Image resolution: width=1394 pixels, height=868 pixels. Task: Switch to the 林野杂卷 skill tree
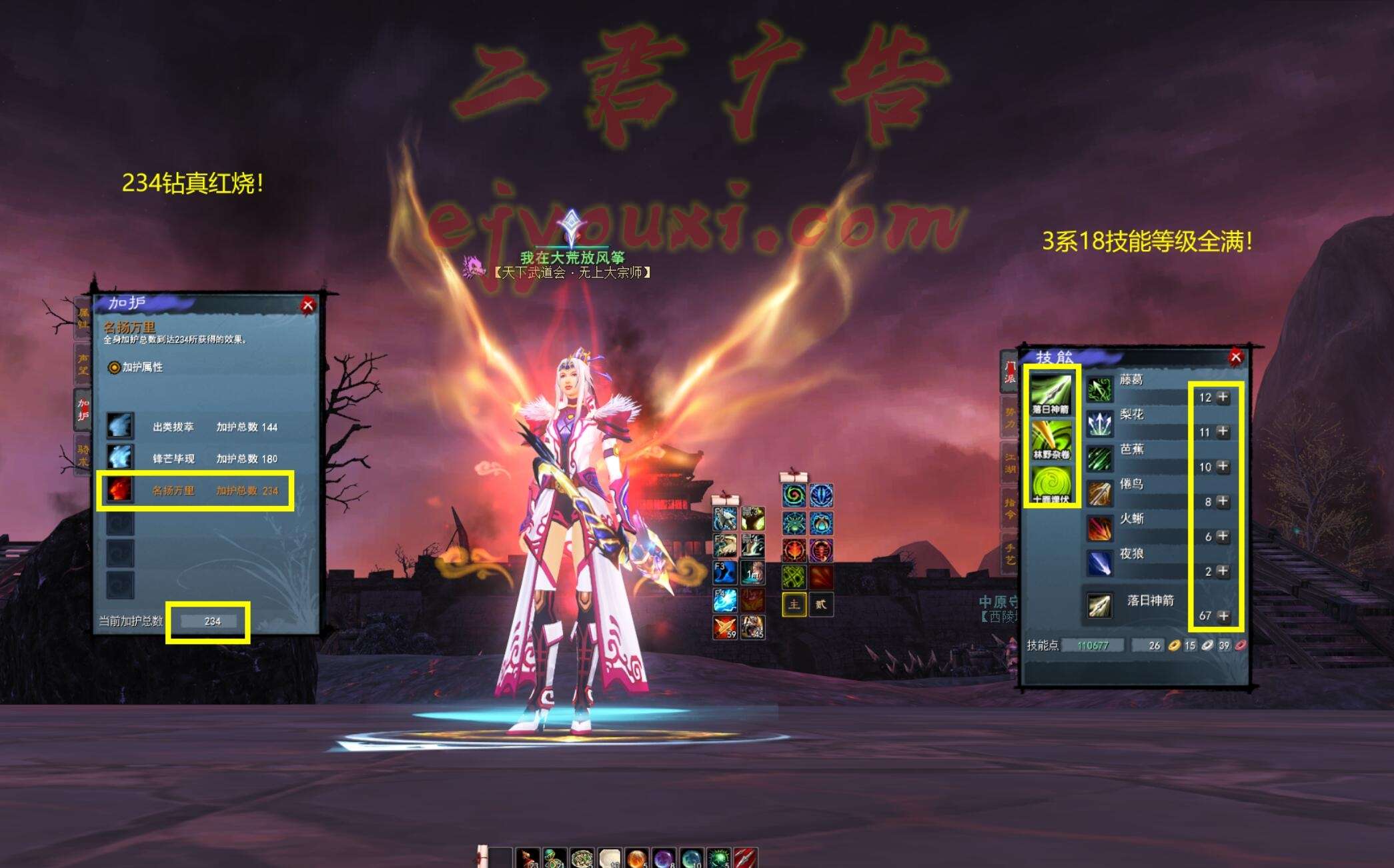[x=1051, y=438]
